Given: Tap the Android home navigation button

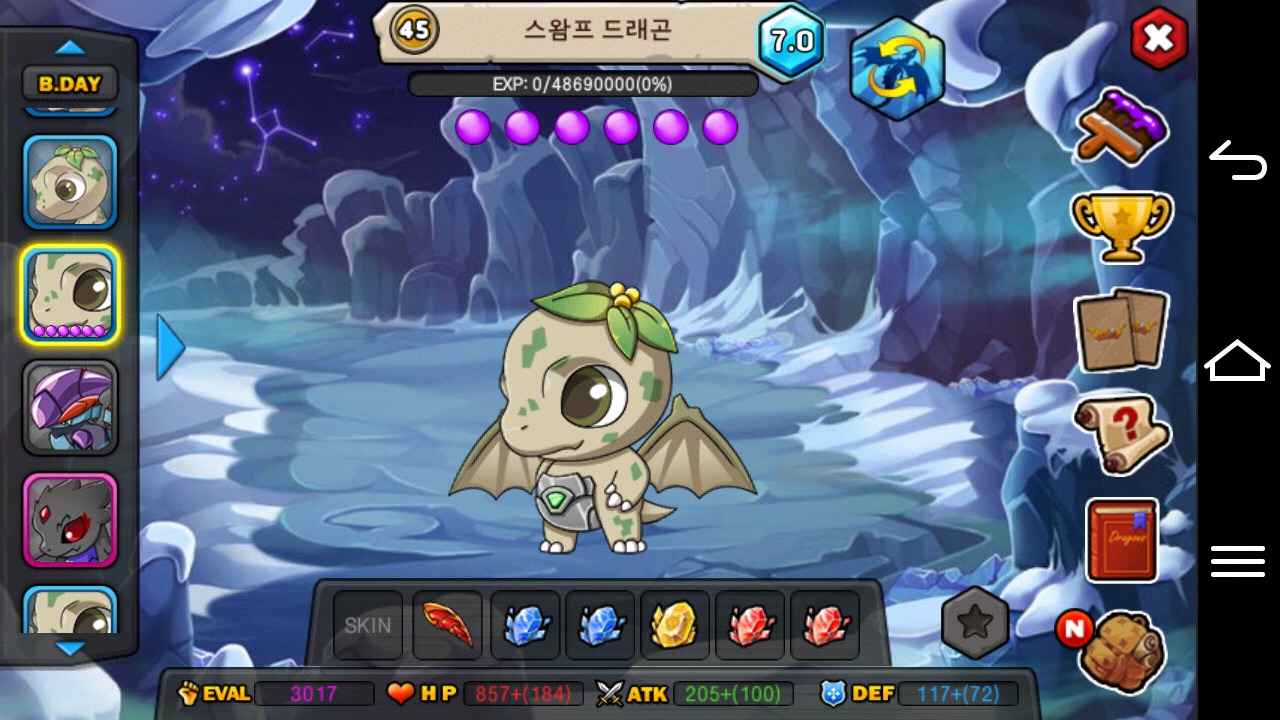Looking at the screenshot, I should [x=1238, y=360].
